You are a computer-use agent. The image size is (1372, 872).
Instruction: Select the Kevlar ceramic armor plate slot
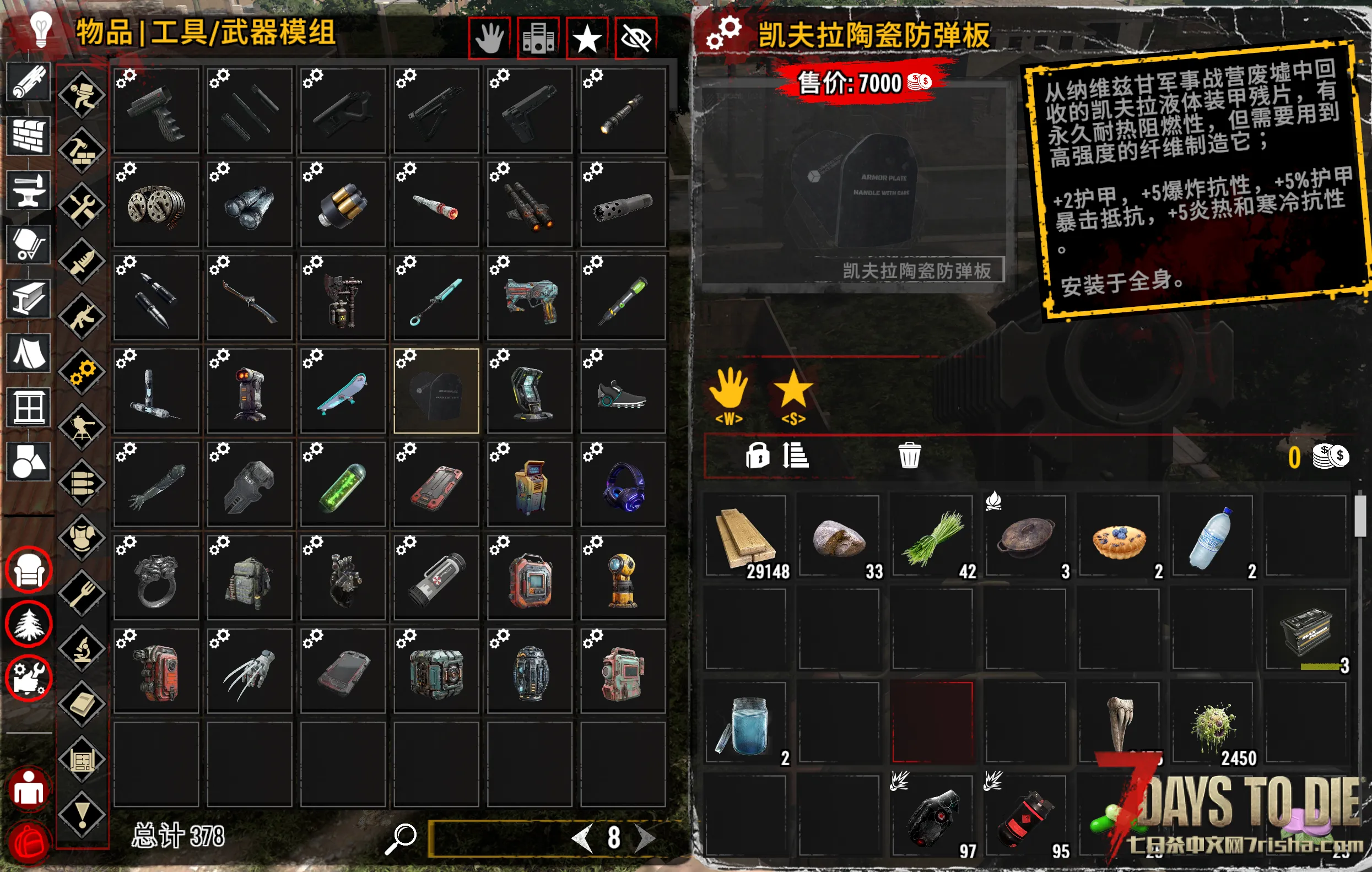[x=436, y=391]
